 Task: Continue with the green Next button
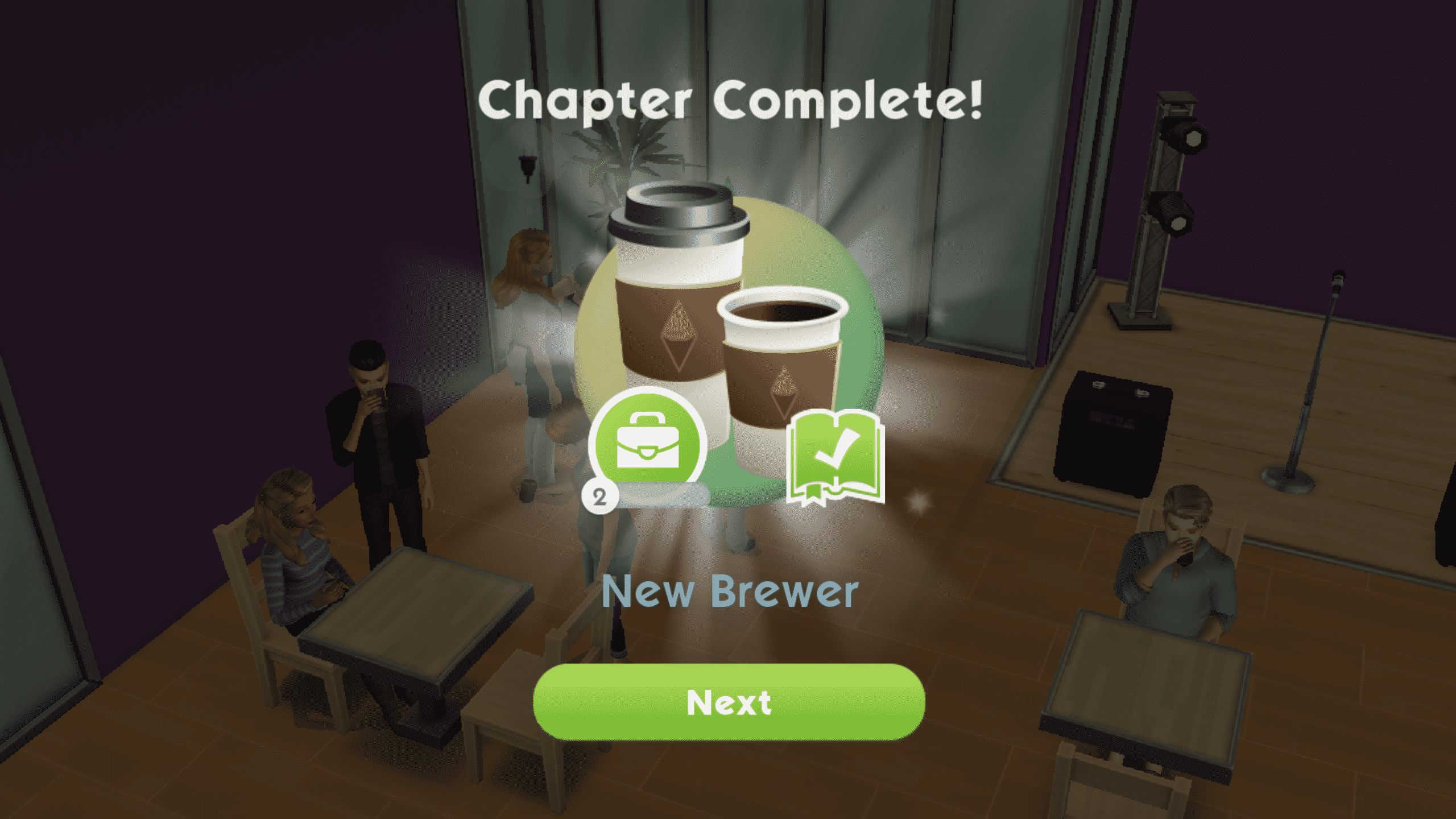tap(729, 702)
